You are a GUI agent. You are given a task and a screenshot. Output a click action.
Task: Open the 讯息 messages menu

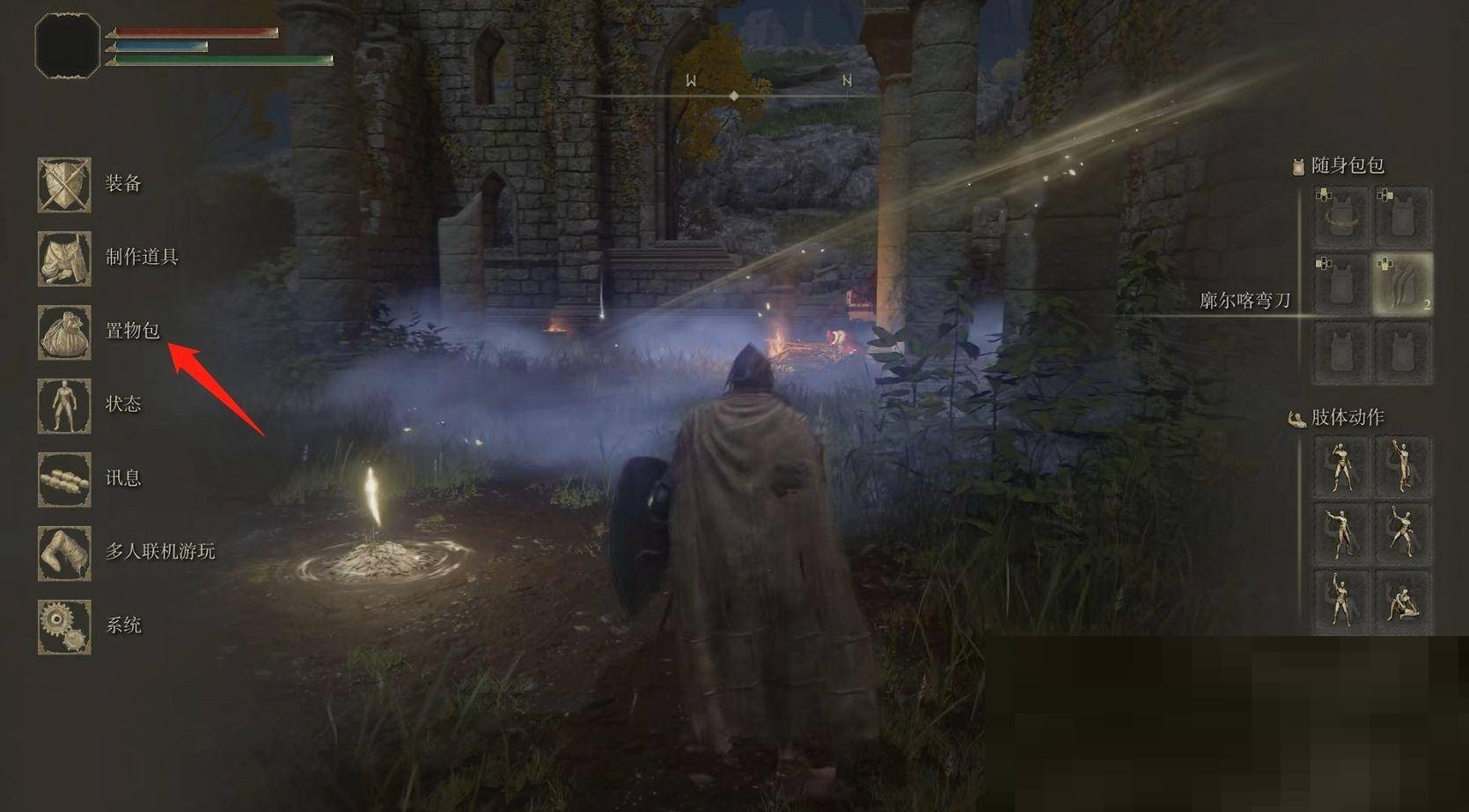click(x=64, y=479)
